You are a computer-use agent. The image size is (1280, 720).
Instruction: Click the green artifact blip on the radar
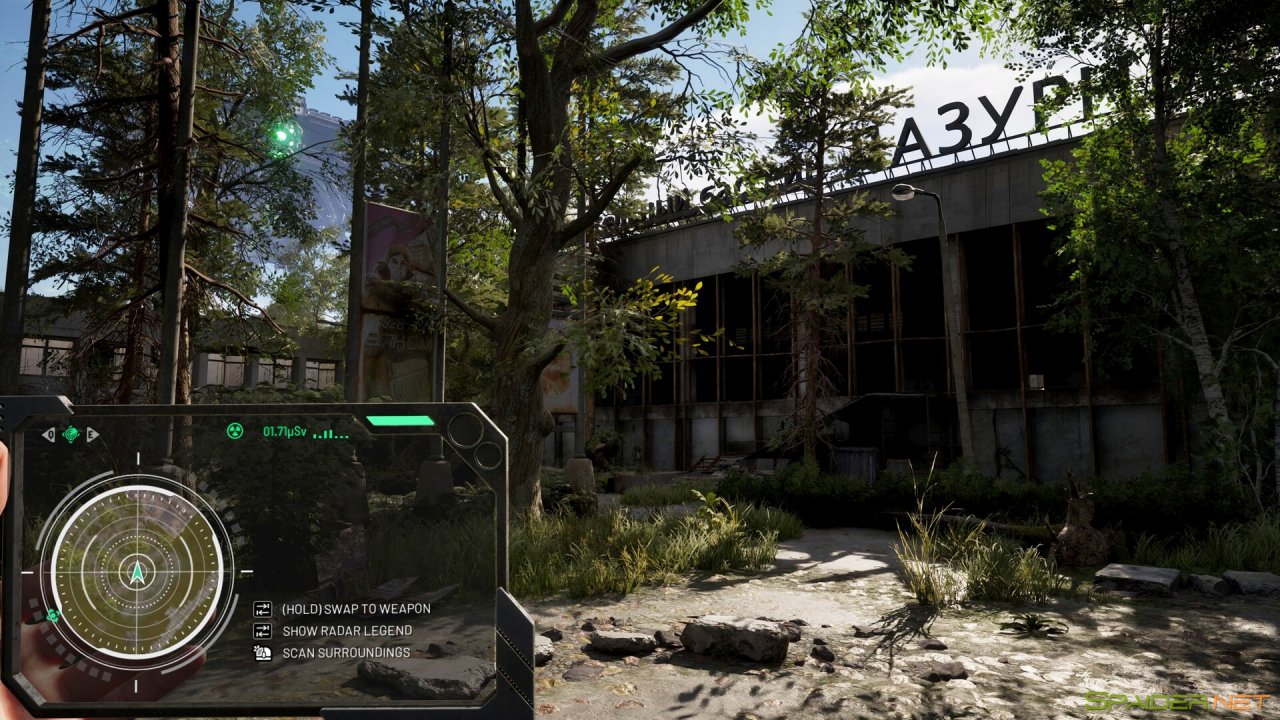[53, 615]
